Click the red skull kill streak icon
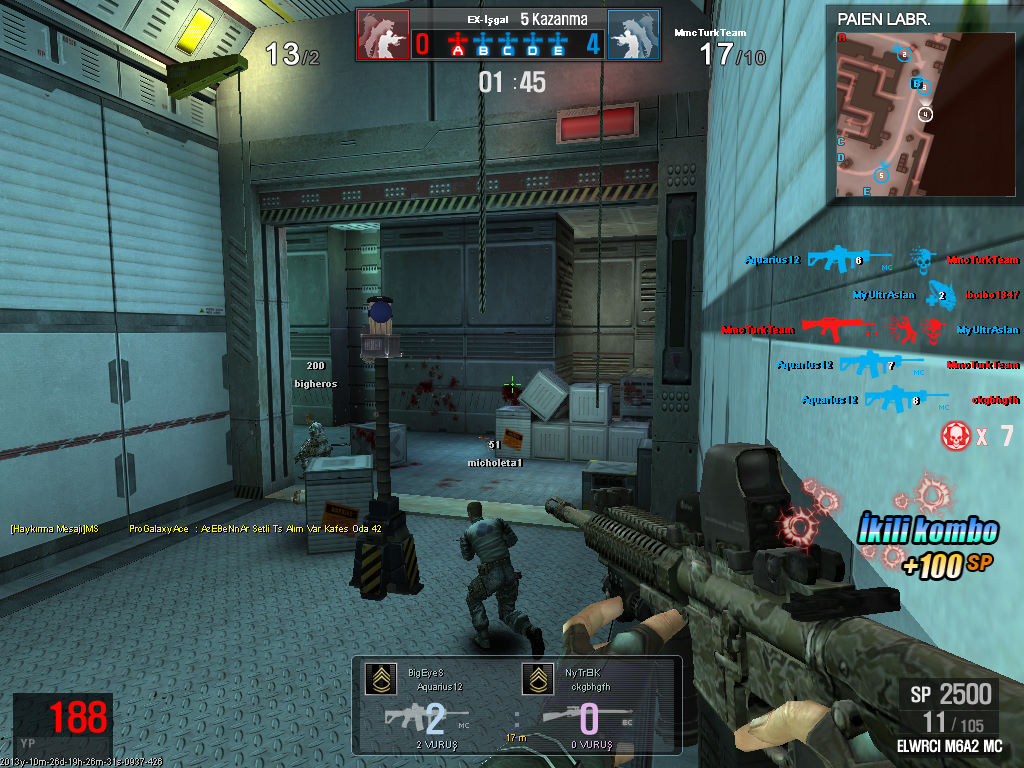 [956, 435]
